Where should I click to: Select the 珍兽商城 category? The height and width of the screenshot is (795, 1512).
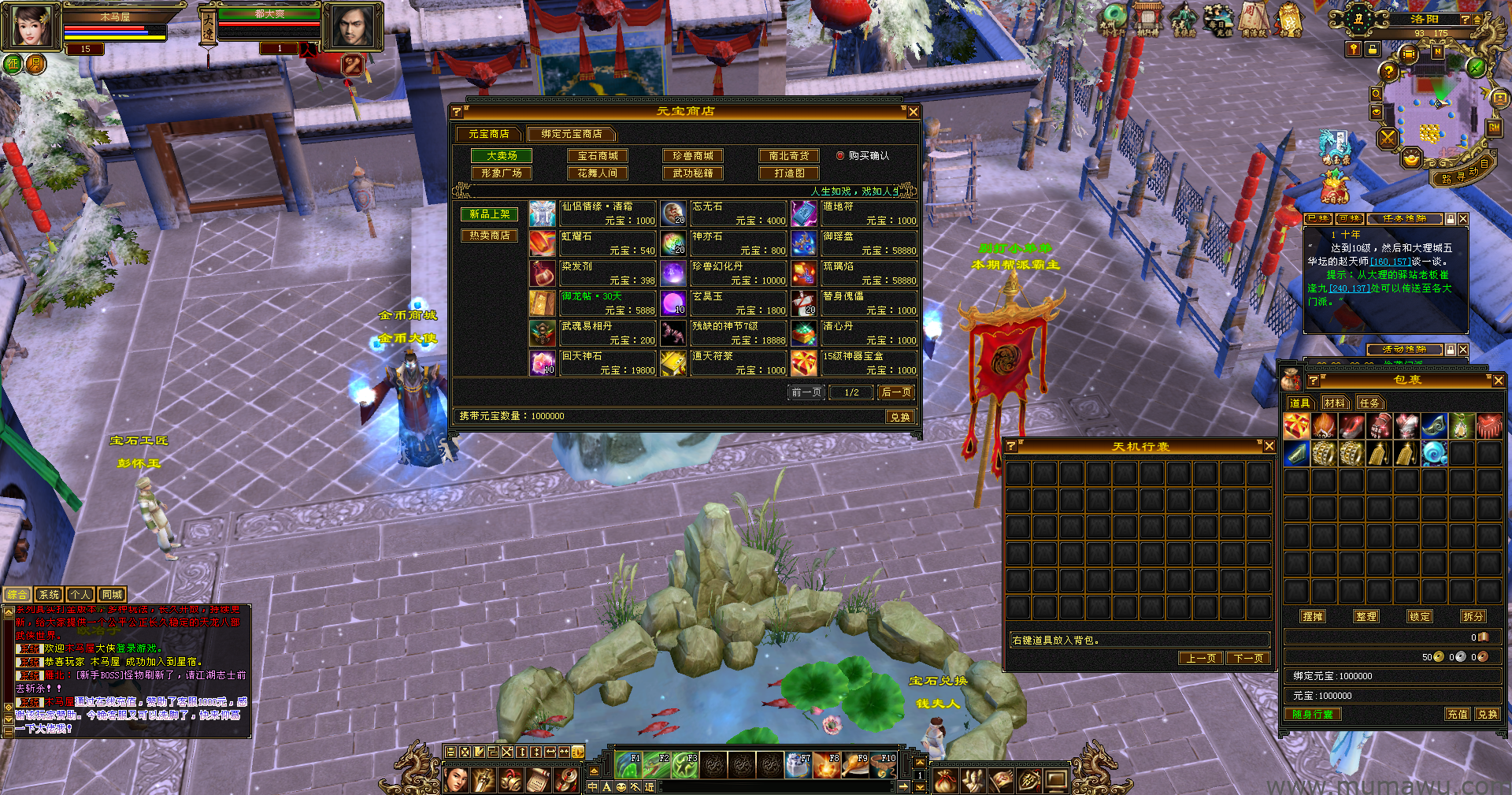(693, 156)
